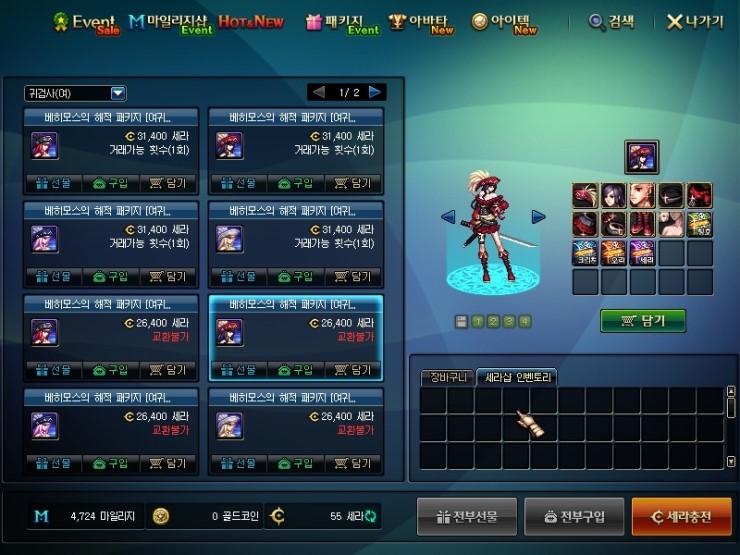Open the Event Sale shop category
740x555 pixels.
(x=85, y=21)
